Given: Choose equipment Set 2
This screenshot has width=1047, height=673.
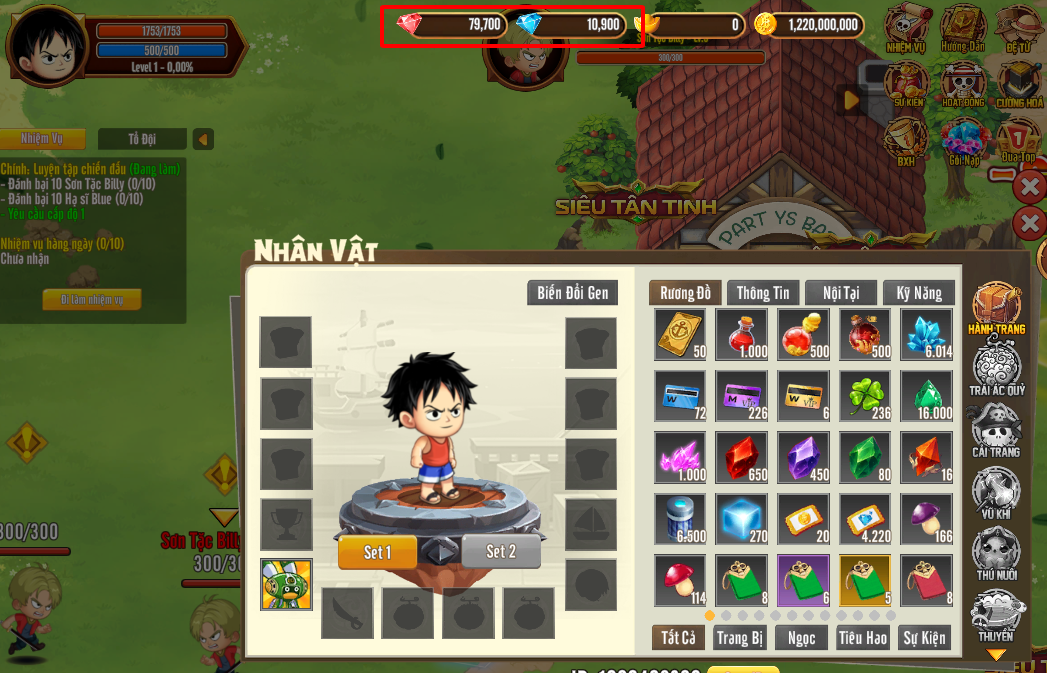Looking at the screenshot, I should click(x=501, y=552).
